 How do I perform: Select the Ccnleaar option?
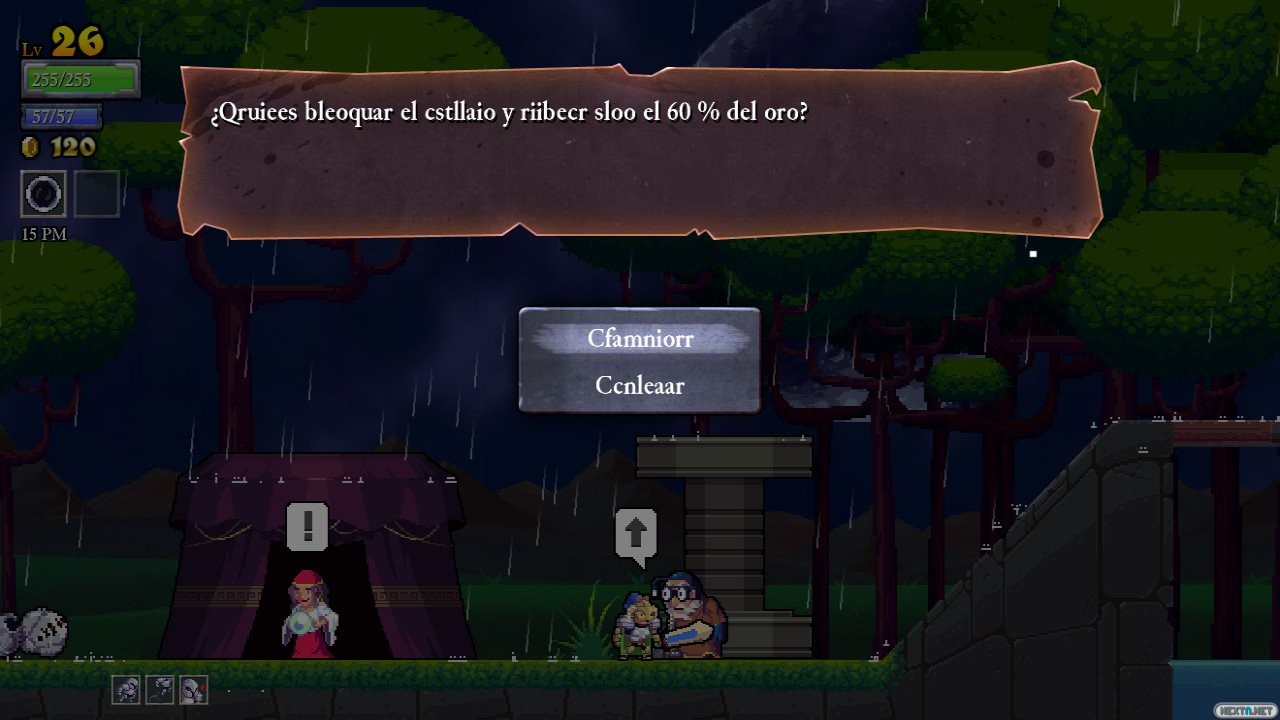pos(640,385)
